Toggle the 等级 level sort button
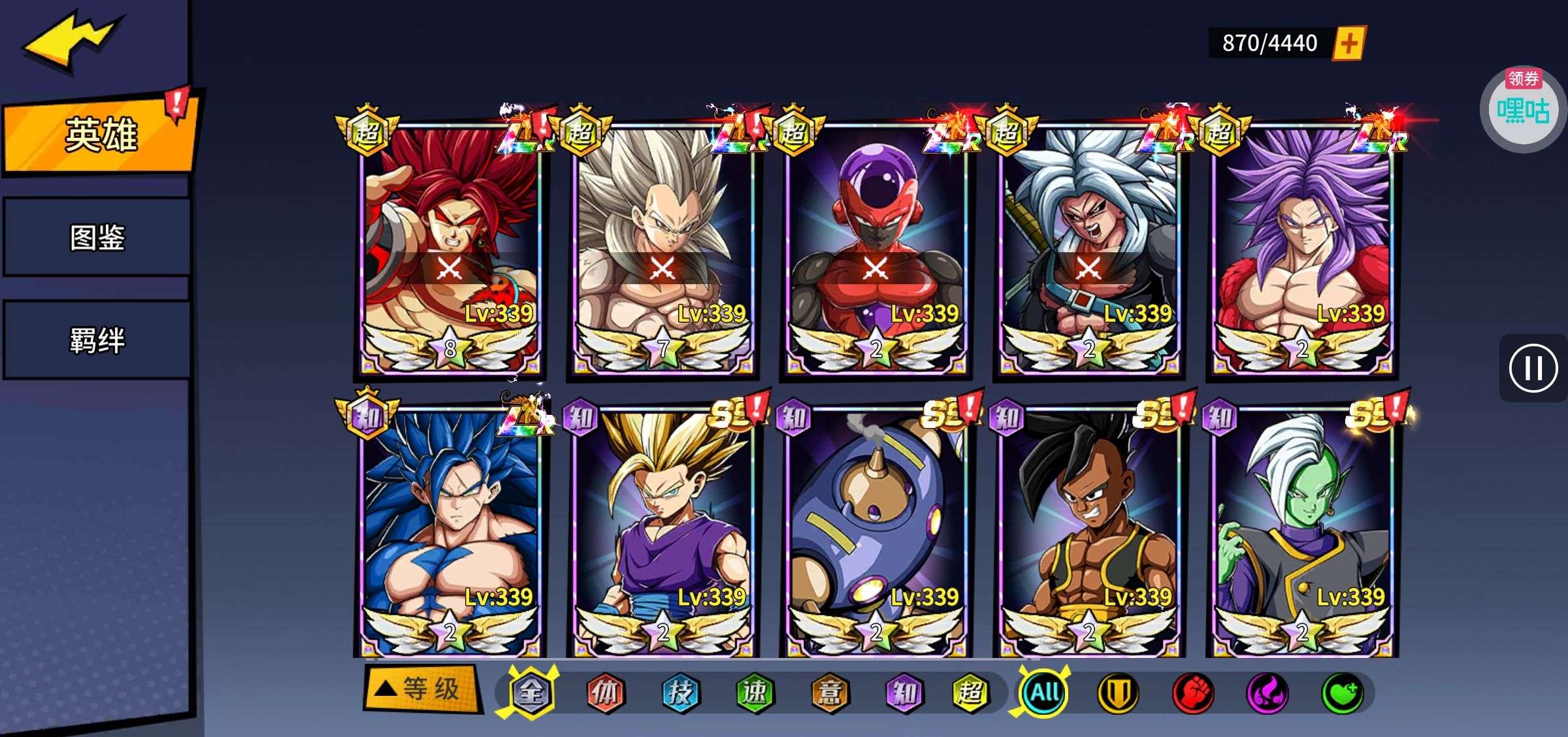The height and width of the screenshot is (737, 1568). (x=422, y=689)
